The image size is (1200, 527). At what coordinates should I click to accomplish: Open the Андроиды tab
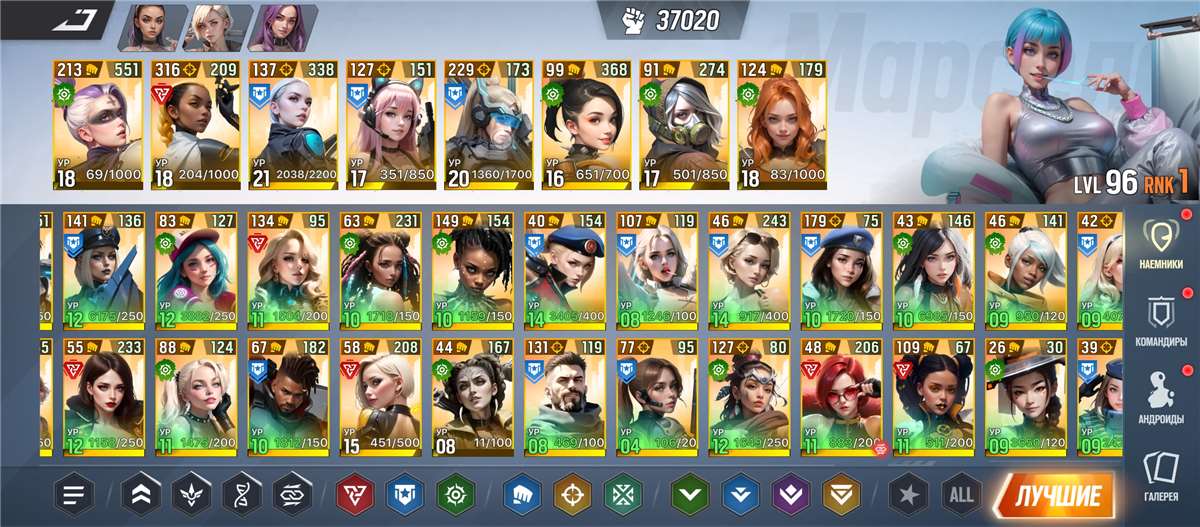(x=1162, y=395)
